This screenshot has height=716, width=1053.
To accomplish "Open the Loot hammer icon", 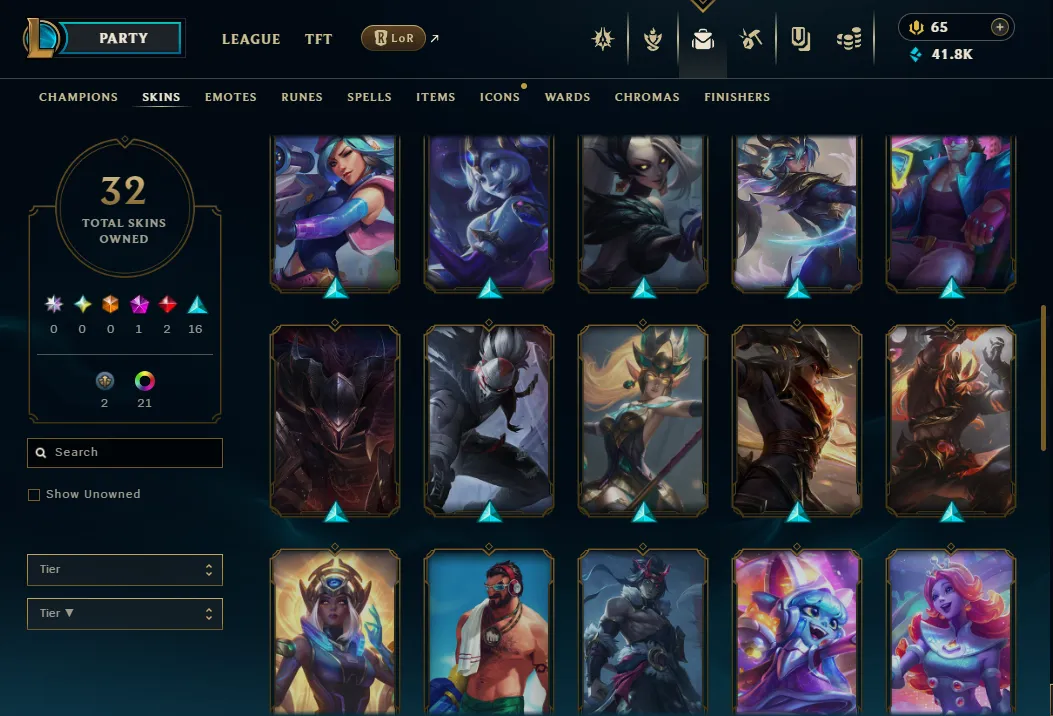I will [x=751, y=39].
